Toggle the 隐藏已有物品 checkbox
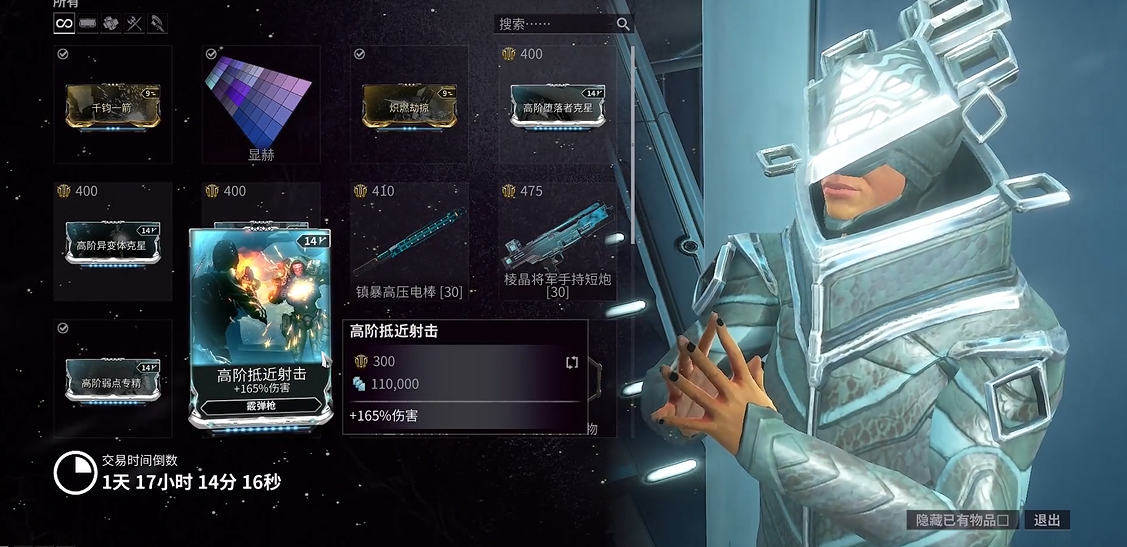This screenshot has width=1127, height=547. [x=1012, y=520]
